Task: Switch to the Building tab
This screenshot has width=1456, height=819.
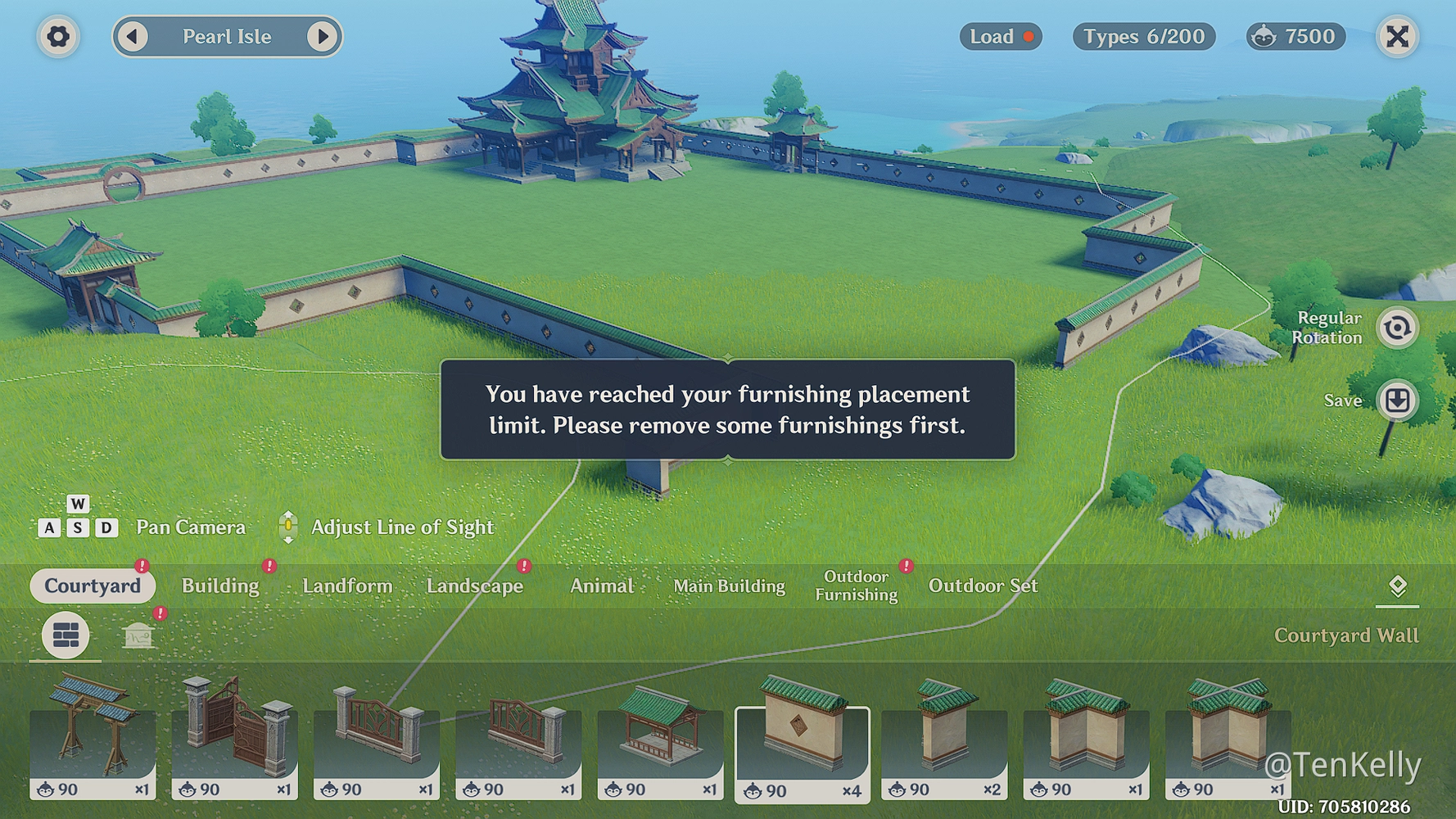Action: point(220,586)
